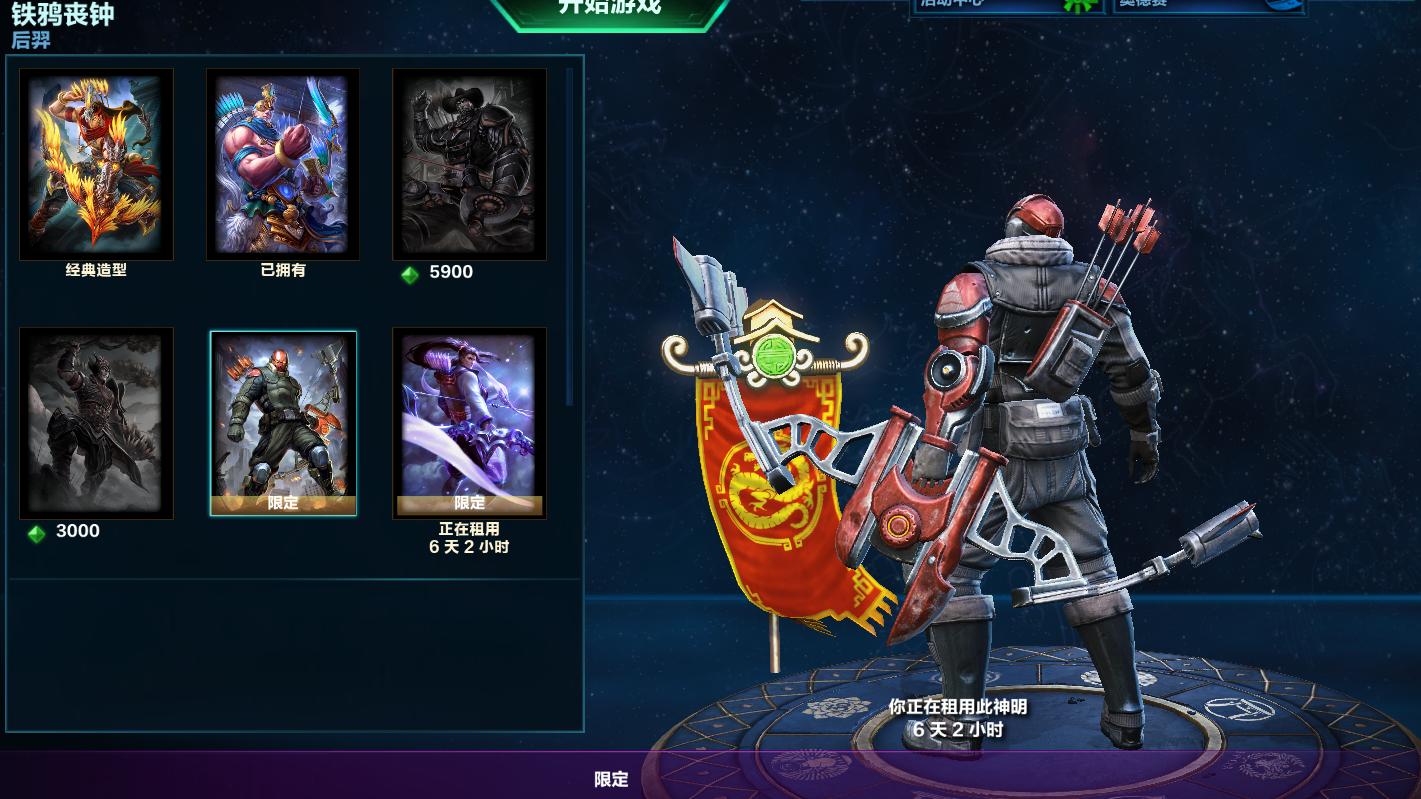The image size is (1421, 799).
Task: Select the 已拥有 owned skin thumbnail
Action: tap(283, 161)
